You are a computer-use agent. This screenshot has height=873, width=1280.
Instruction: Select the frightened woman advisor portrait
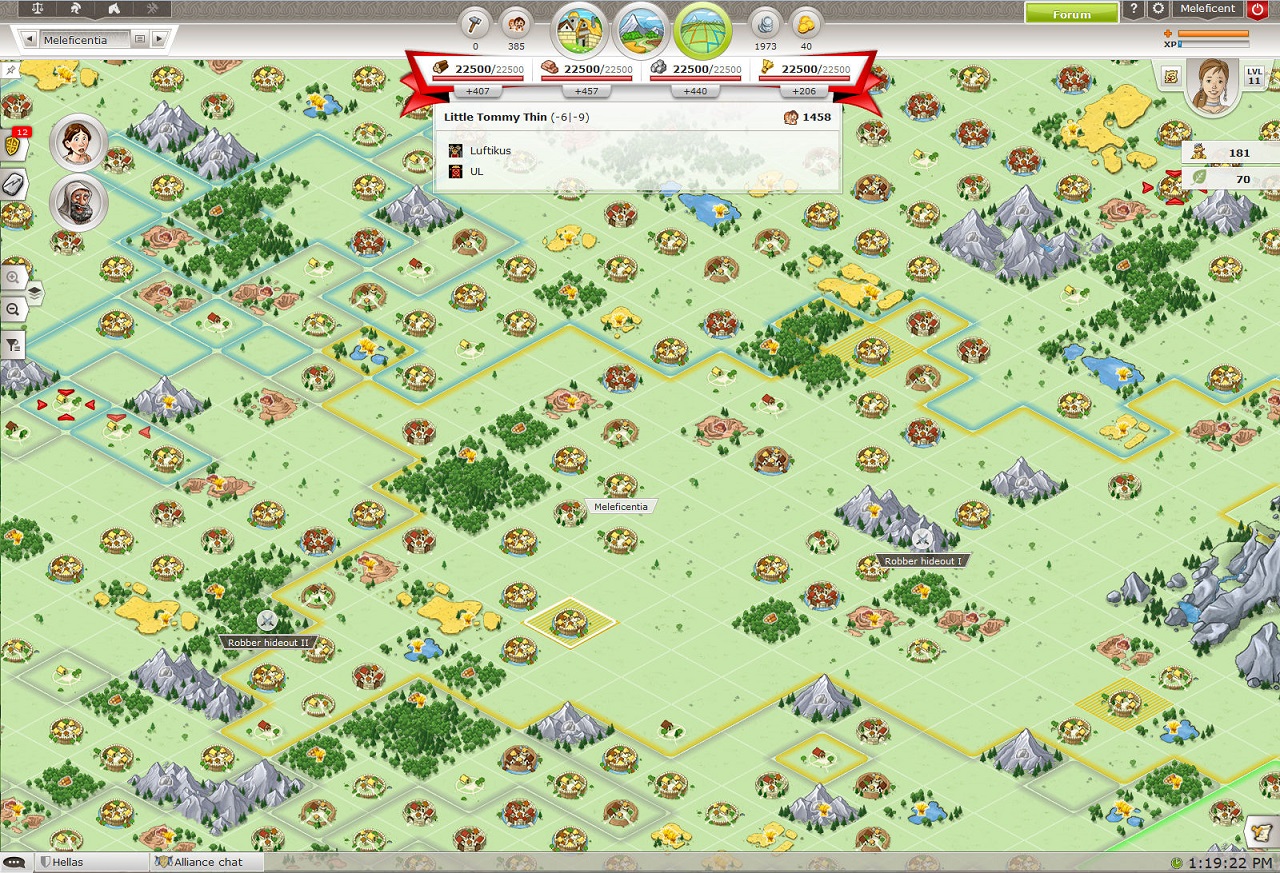point(78,143)
